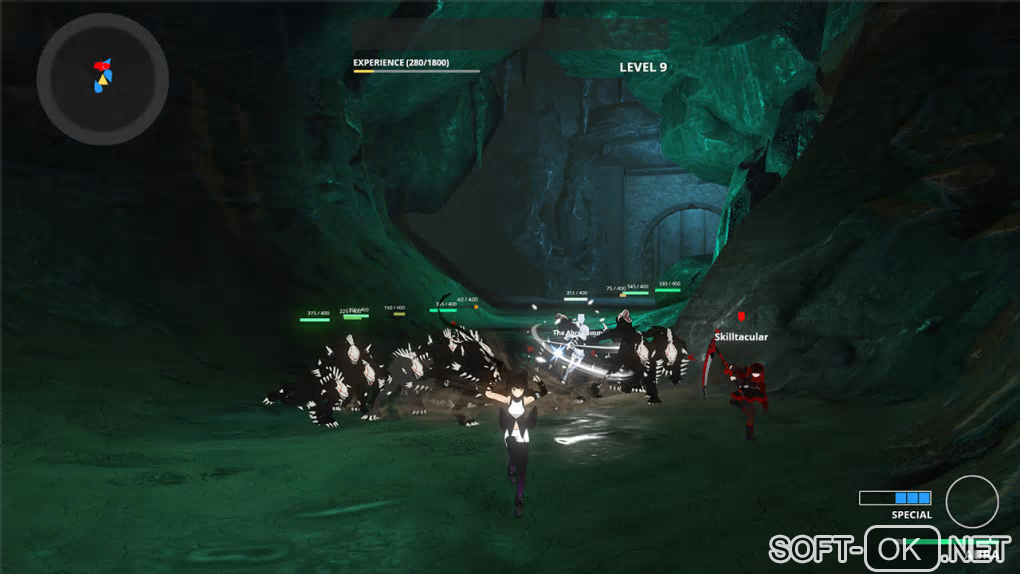Activate the circular special ability icon
Viewport: 1020px width, 574px height.
[x=971, y=501]
